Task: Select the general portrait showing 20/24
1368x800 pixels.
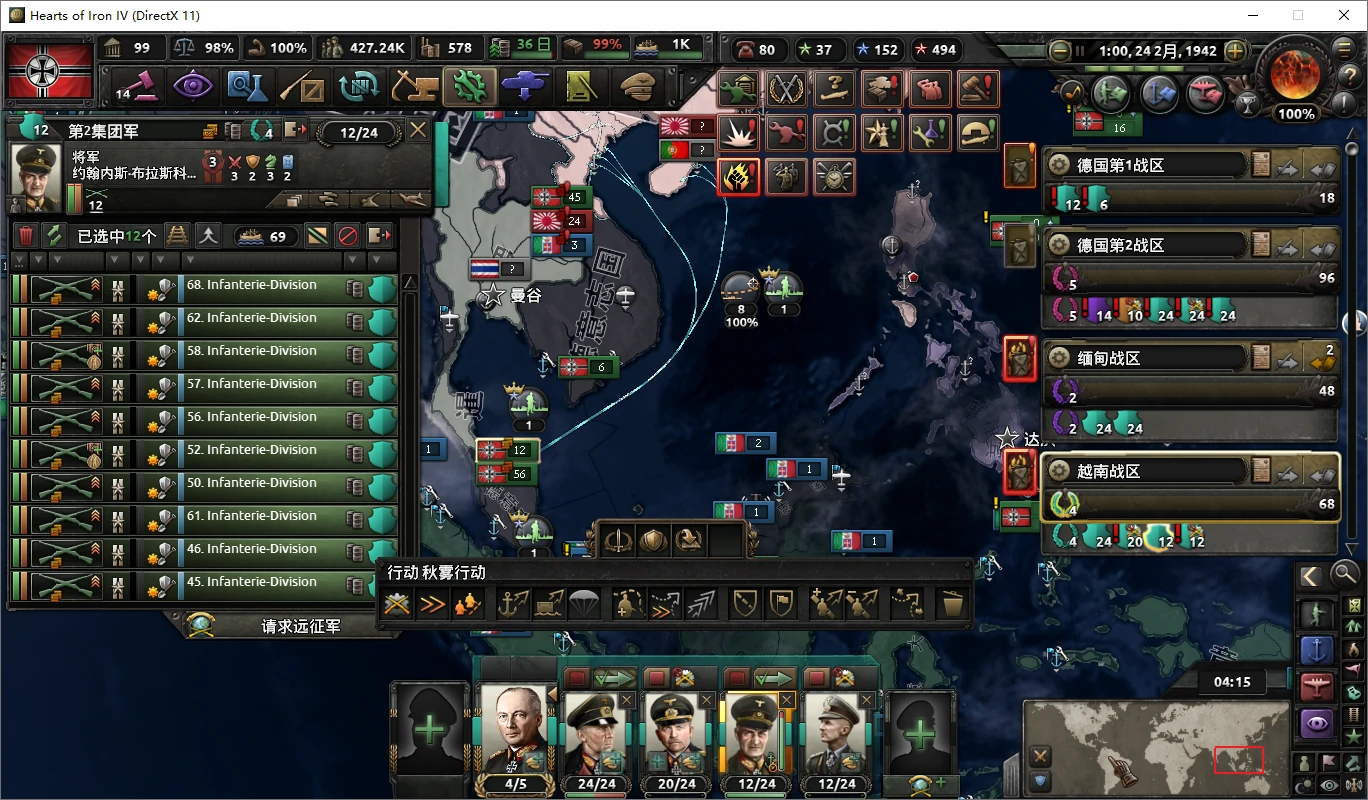Action: 676,733
